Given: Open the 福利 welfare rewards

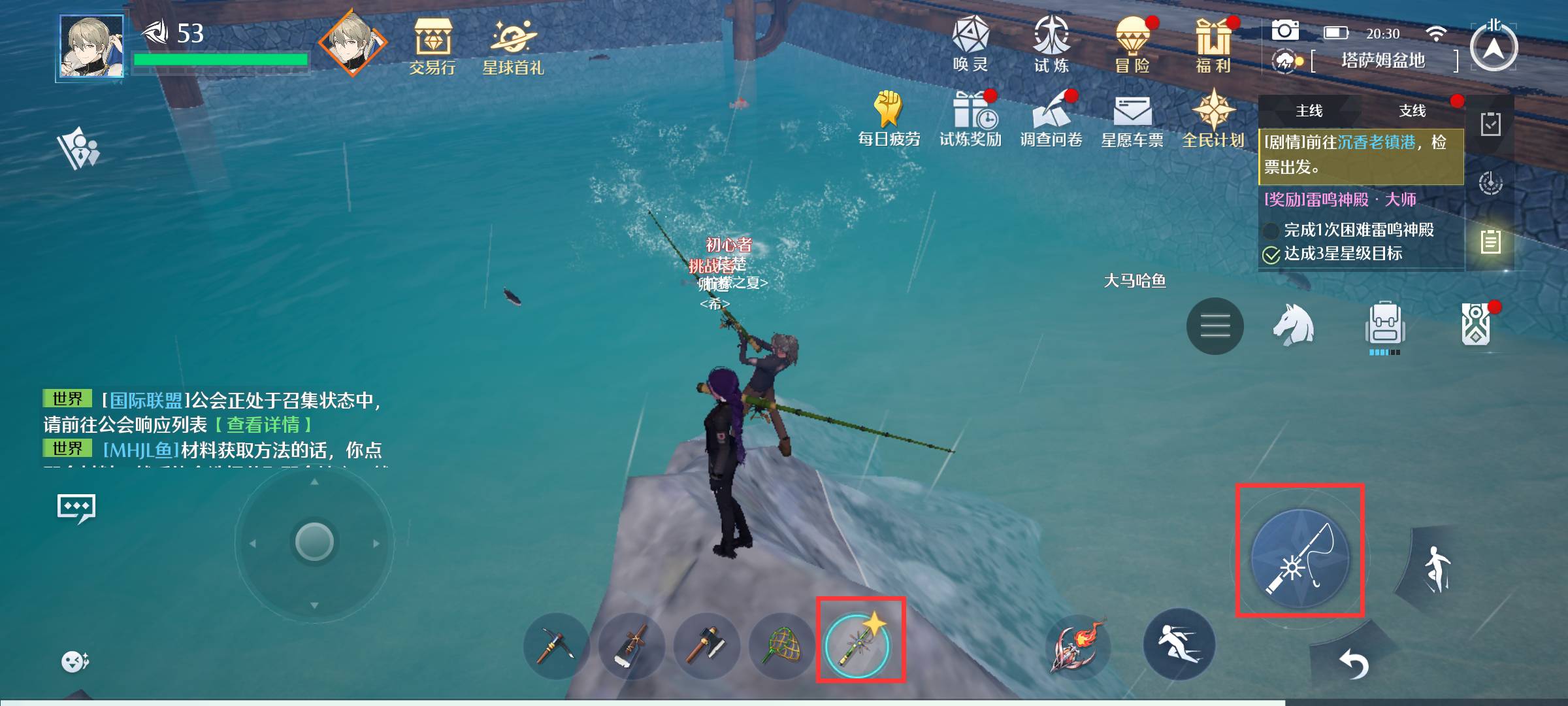Looking at the screenshot, I should coord(1213,44).
